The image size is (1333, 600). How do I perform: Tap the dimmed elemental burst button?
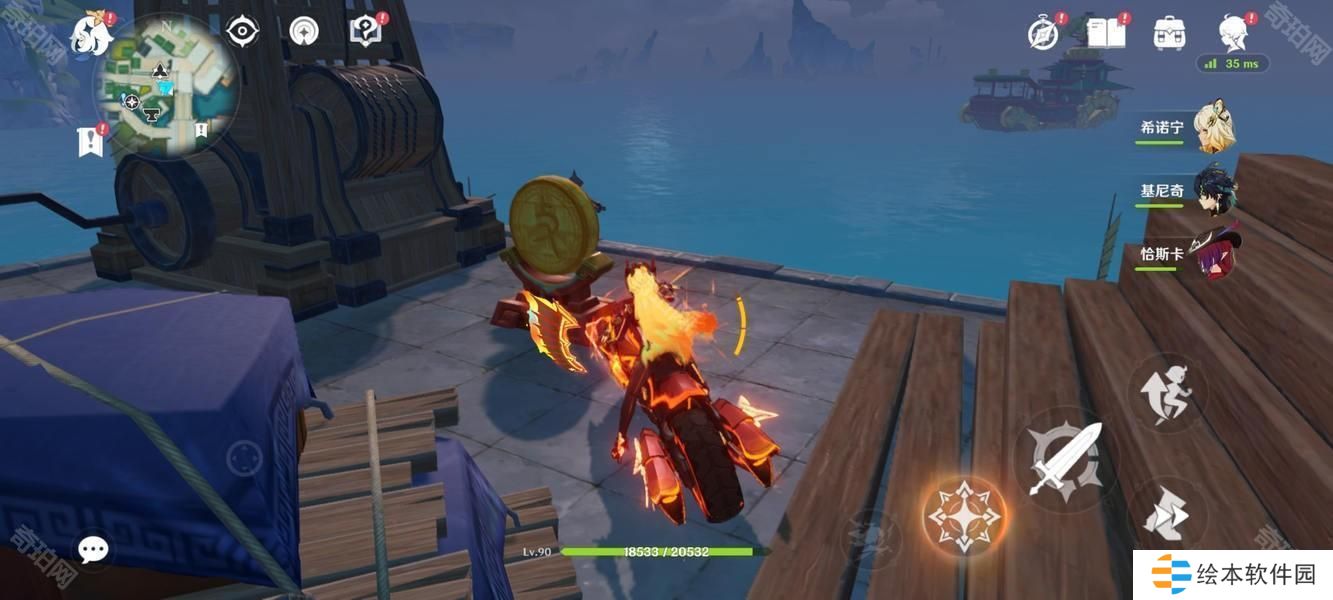(x=871, y=538)
